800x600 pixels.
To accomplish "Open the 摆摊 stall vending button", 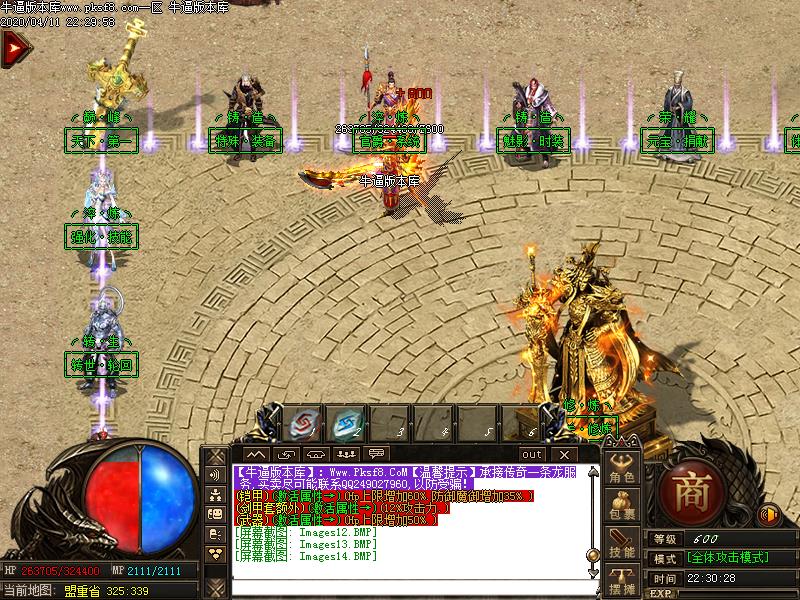I will click(x=623, y=582).
